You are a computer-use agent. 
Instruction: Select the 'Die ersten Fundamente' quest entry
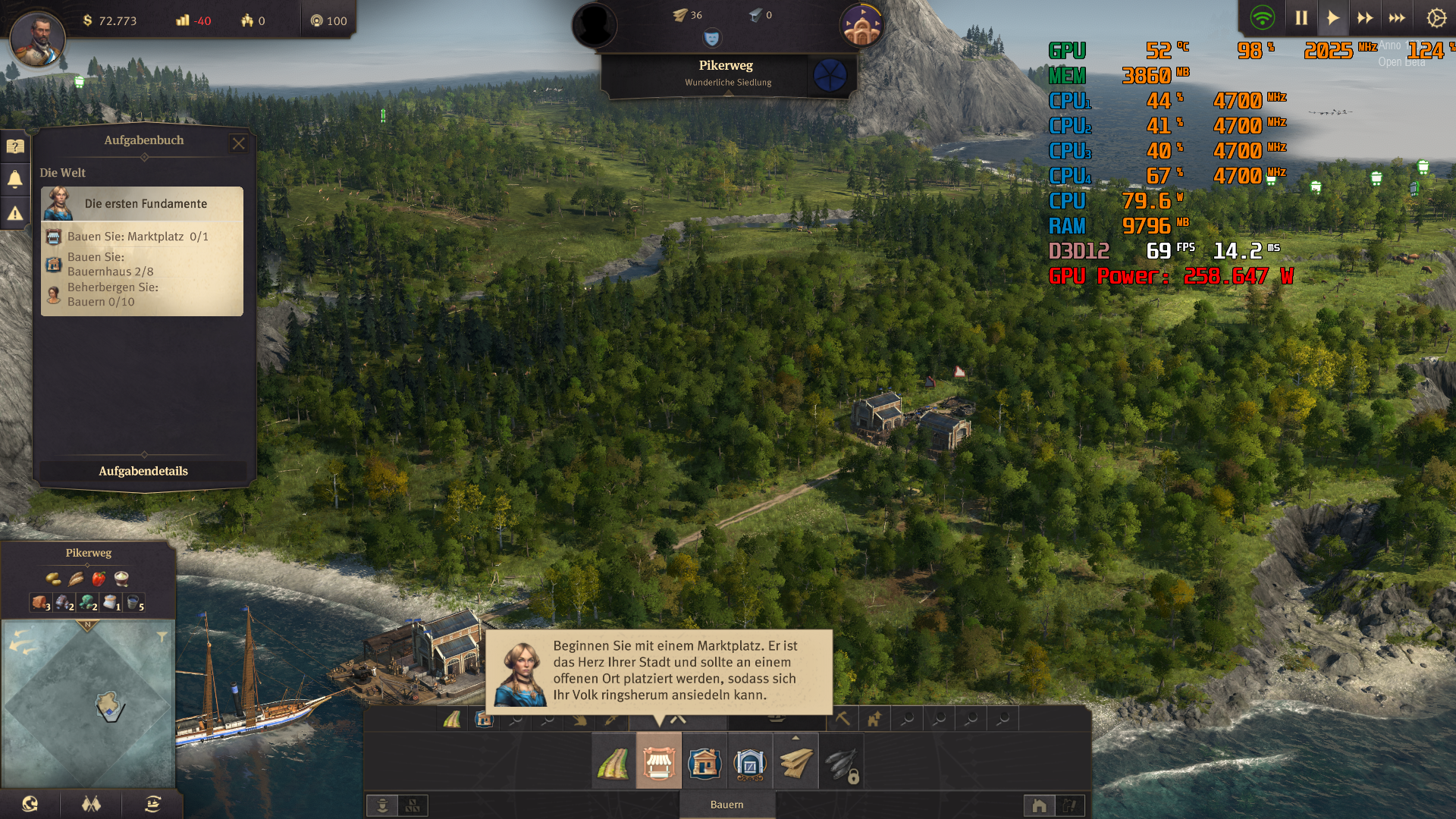pyautogui.click(x=143, y=204)
